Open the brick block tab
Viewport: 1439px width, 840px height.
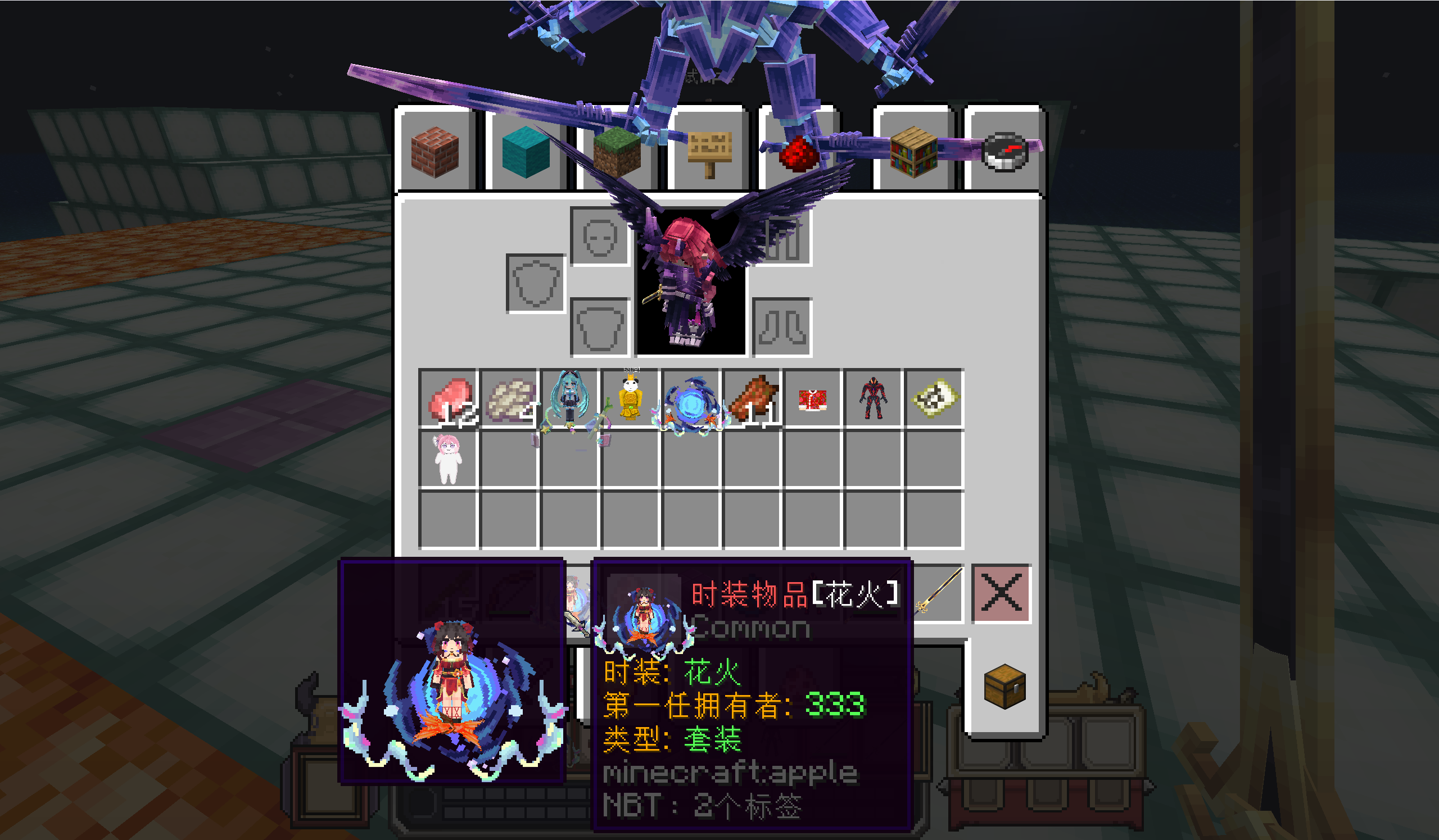click(435, 151)
